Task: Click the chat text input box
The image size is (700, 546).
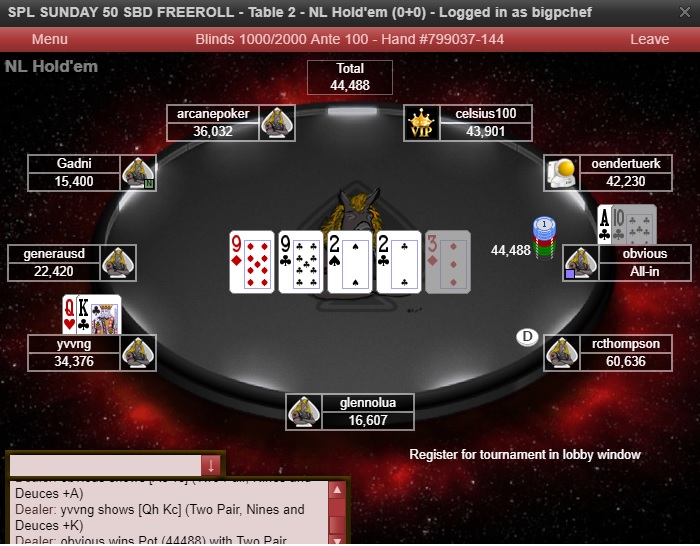Action: pyautogui.click(x=105, y=465)
